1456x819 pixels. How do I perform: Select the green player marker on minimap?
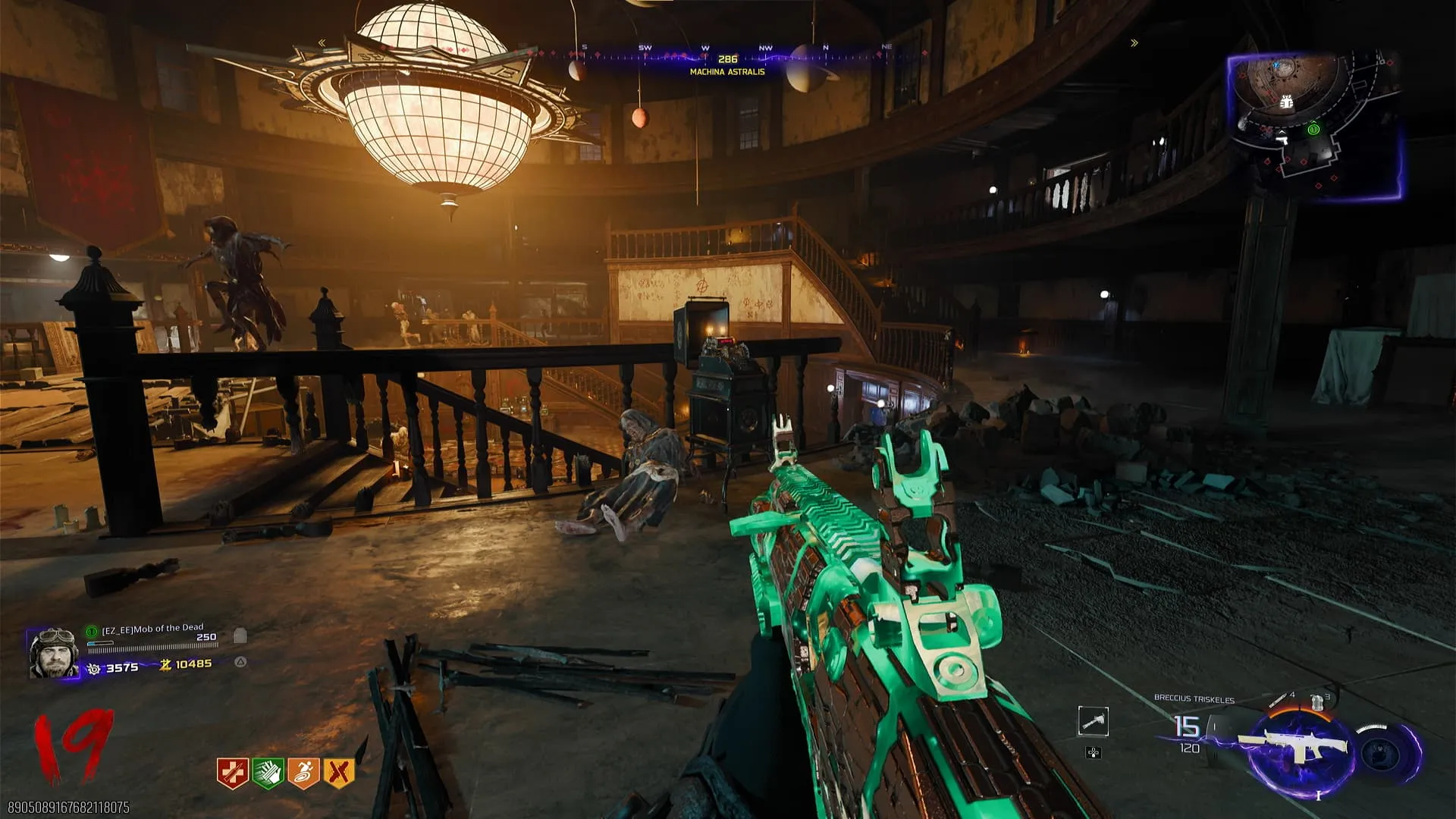pyautogui.click(x=1313, y=130)
